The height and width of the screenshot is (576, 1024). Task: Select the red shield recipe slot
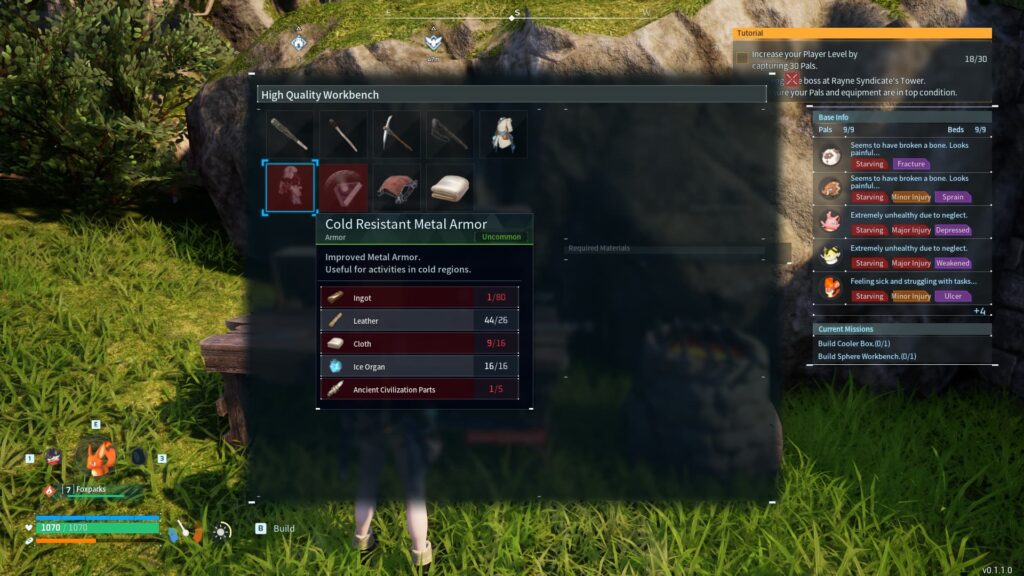click(344, 187)
